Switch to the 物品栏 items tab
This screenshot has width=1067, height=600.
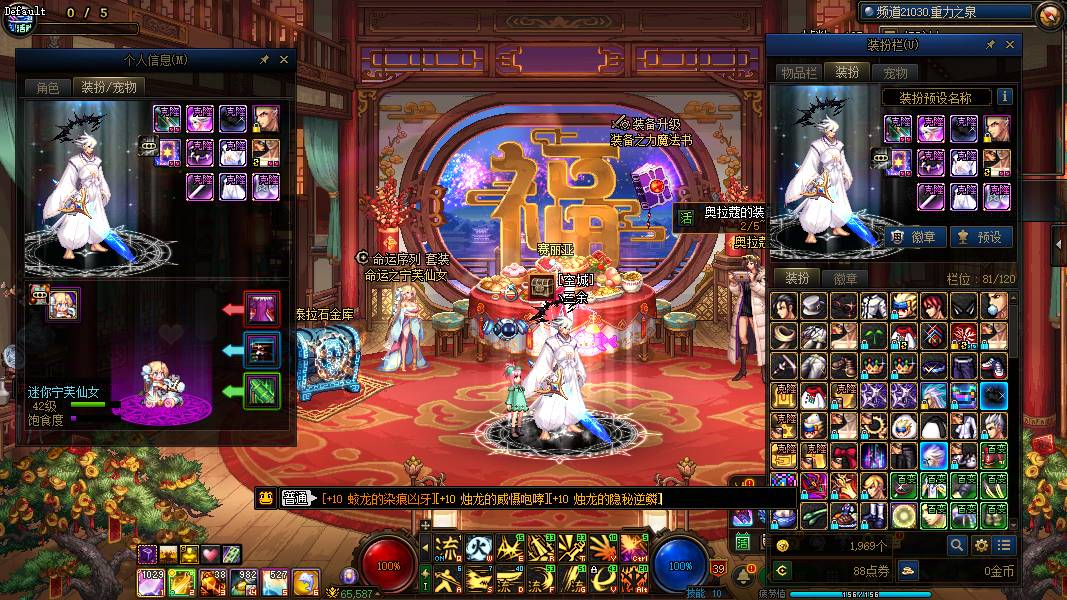pos(799,73)
